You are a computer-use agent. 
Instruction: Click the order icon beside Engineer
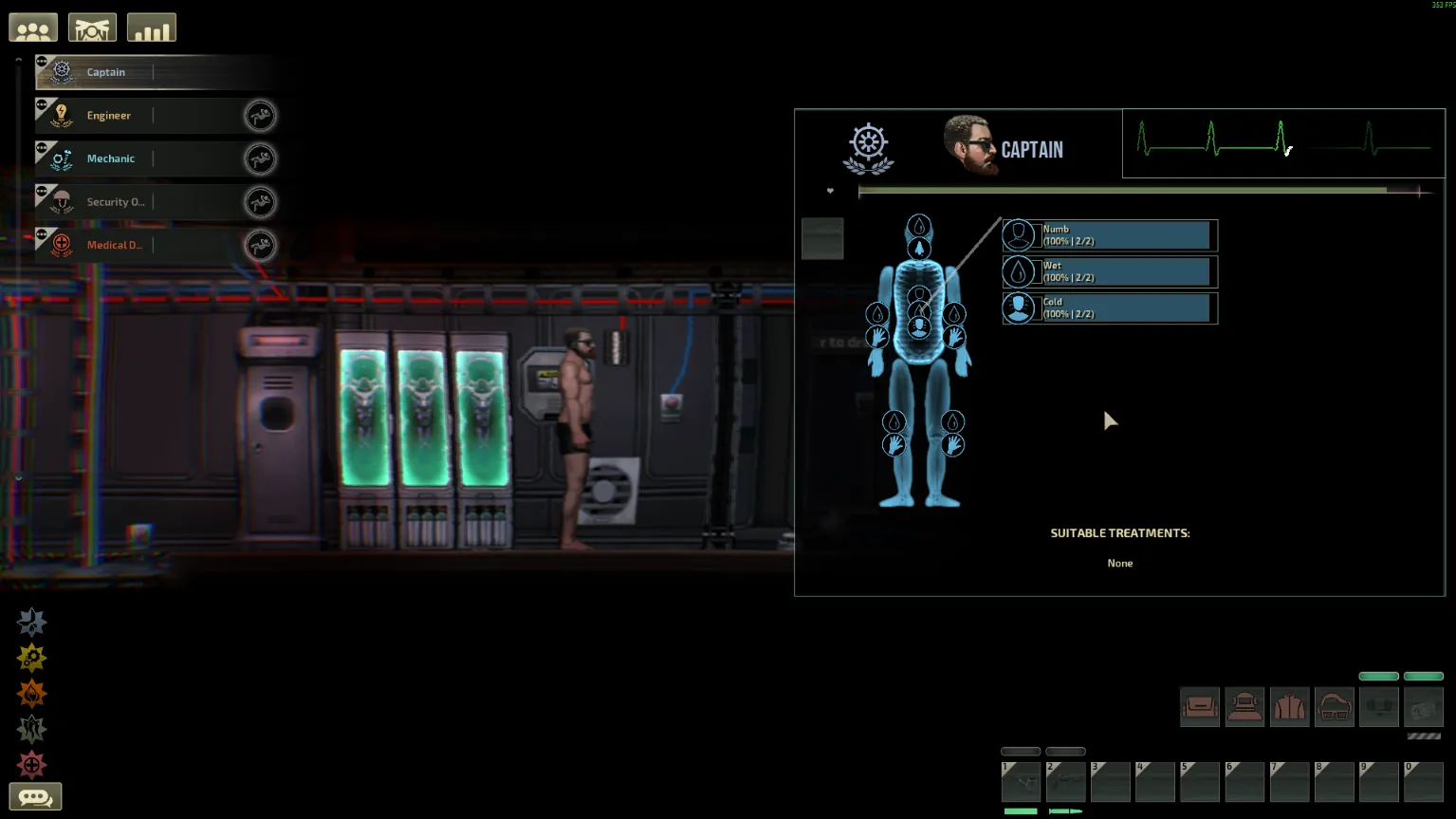(260, 116)
